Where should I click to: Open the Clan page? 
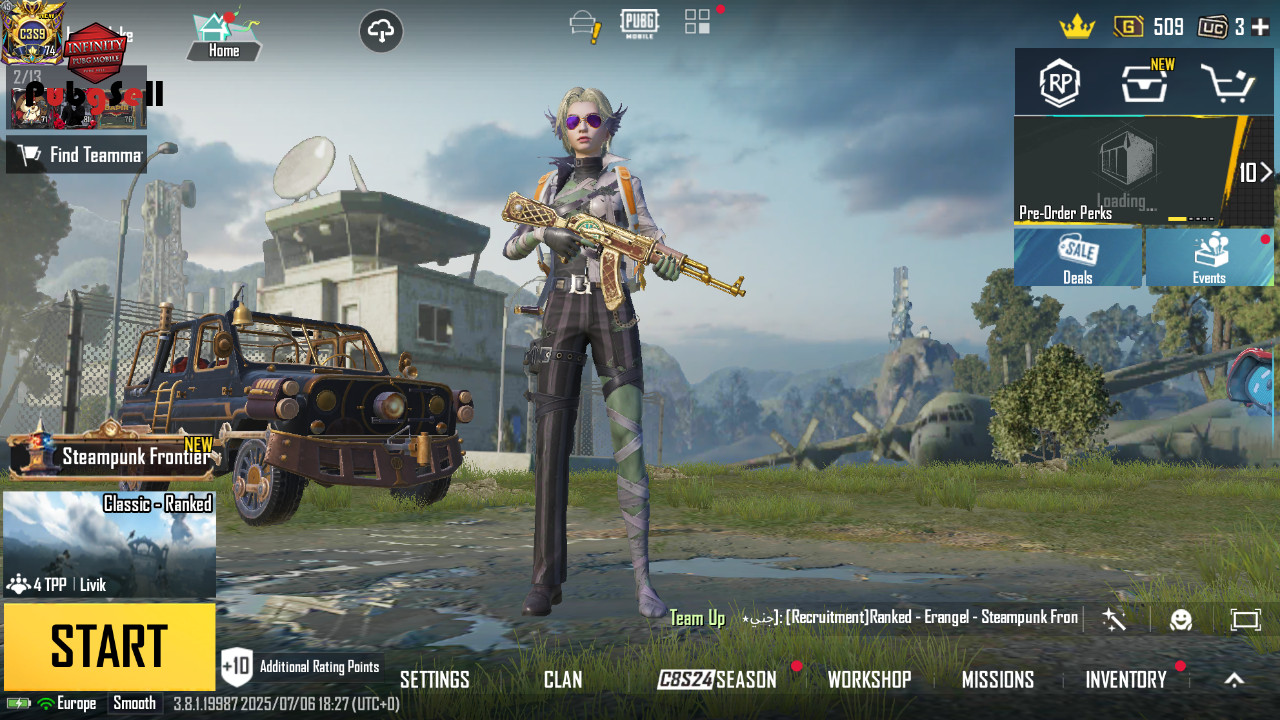tap(563, 680)
